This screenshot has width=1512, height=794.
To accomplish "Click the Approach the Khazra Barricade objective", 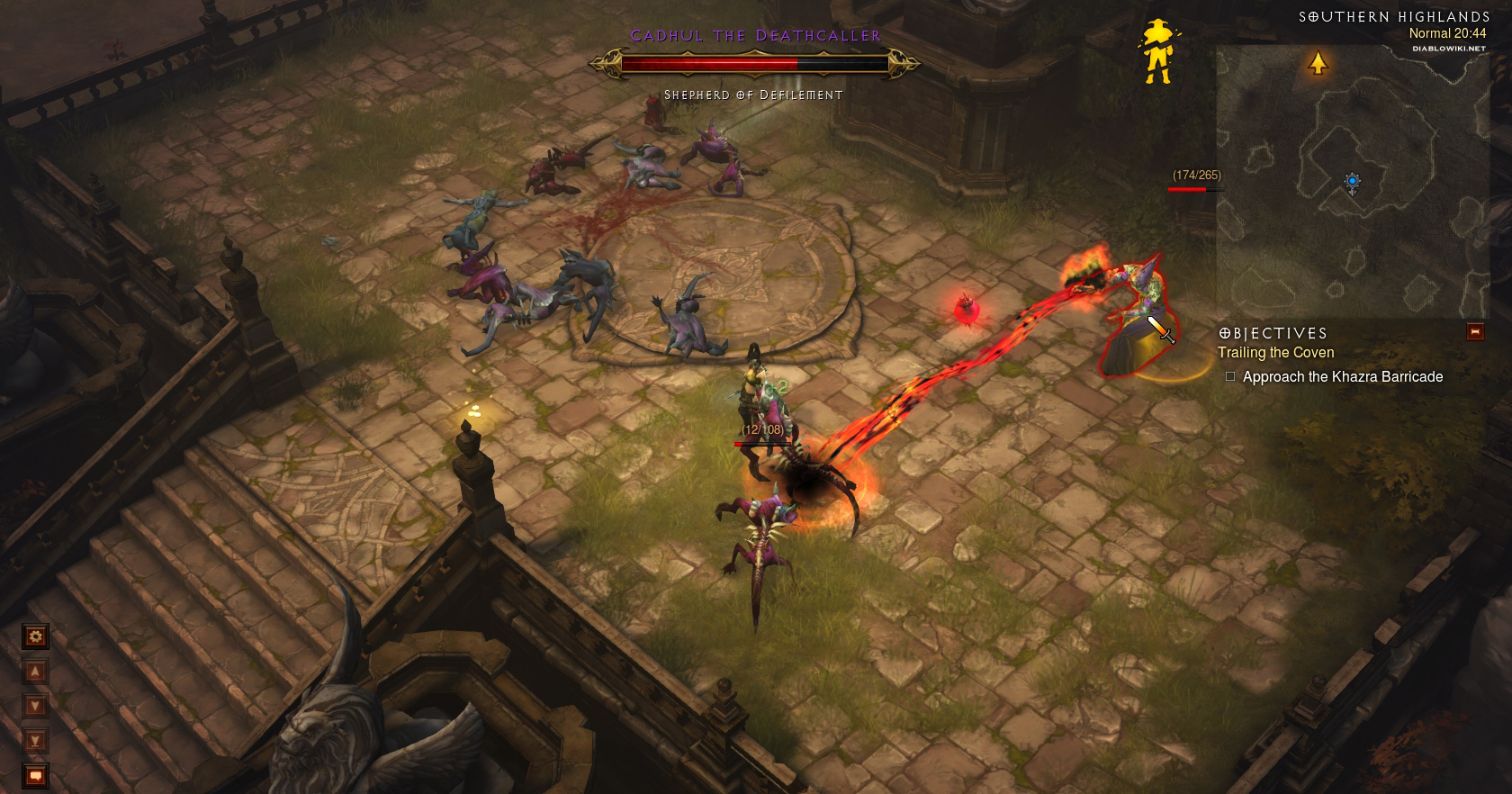I will tap(1342, 377).
